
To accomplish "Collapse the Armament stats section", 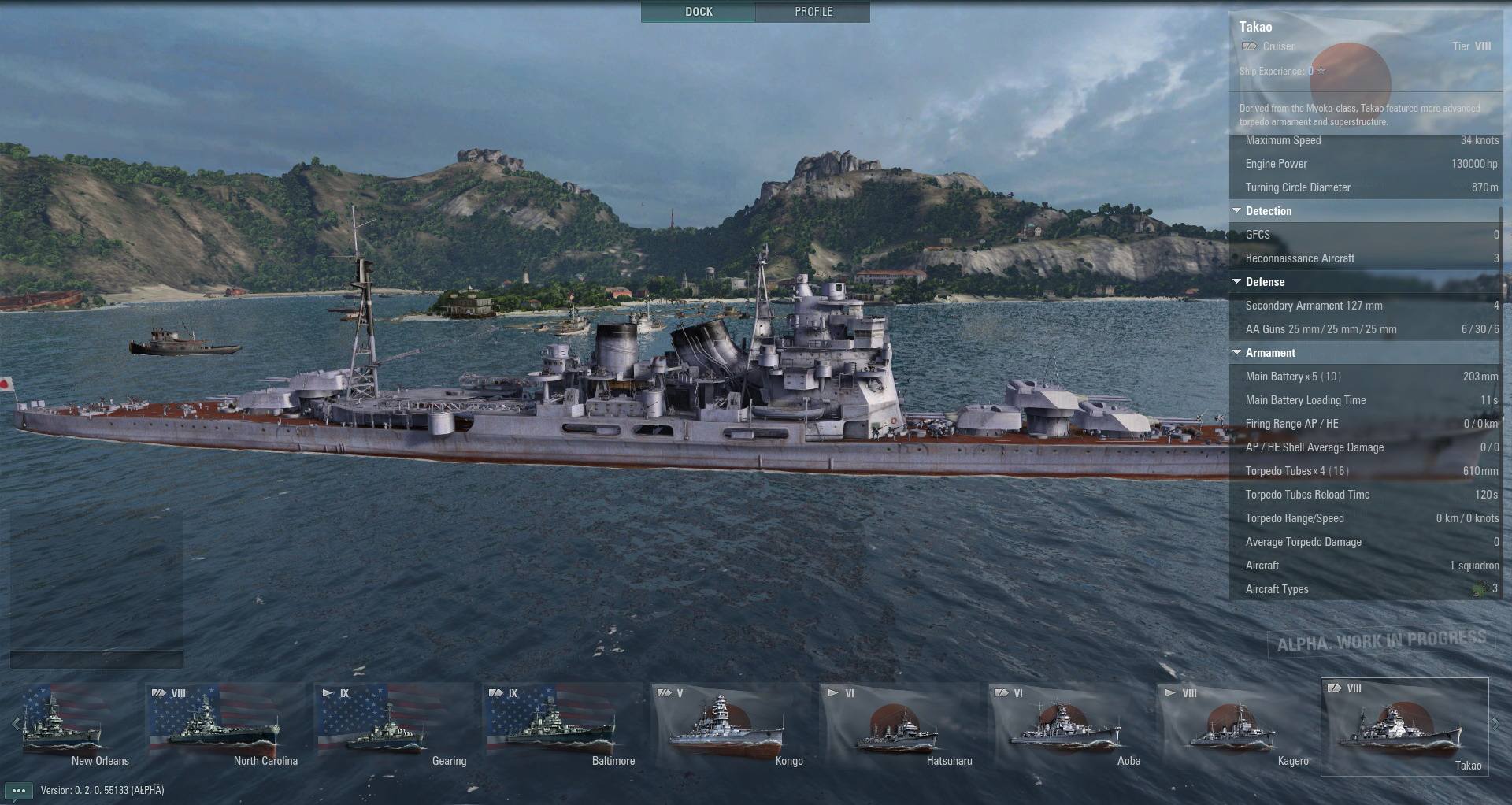I will [1237, 353].
